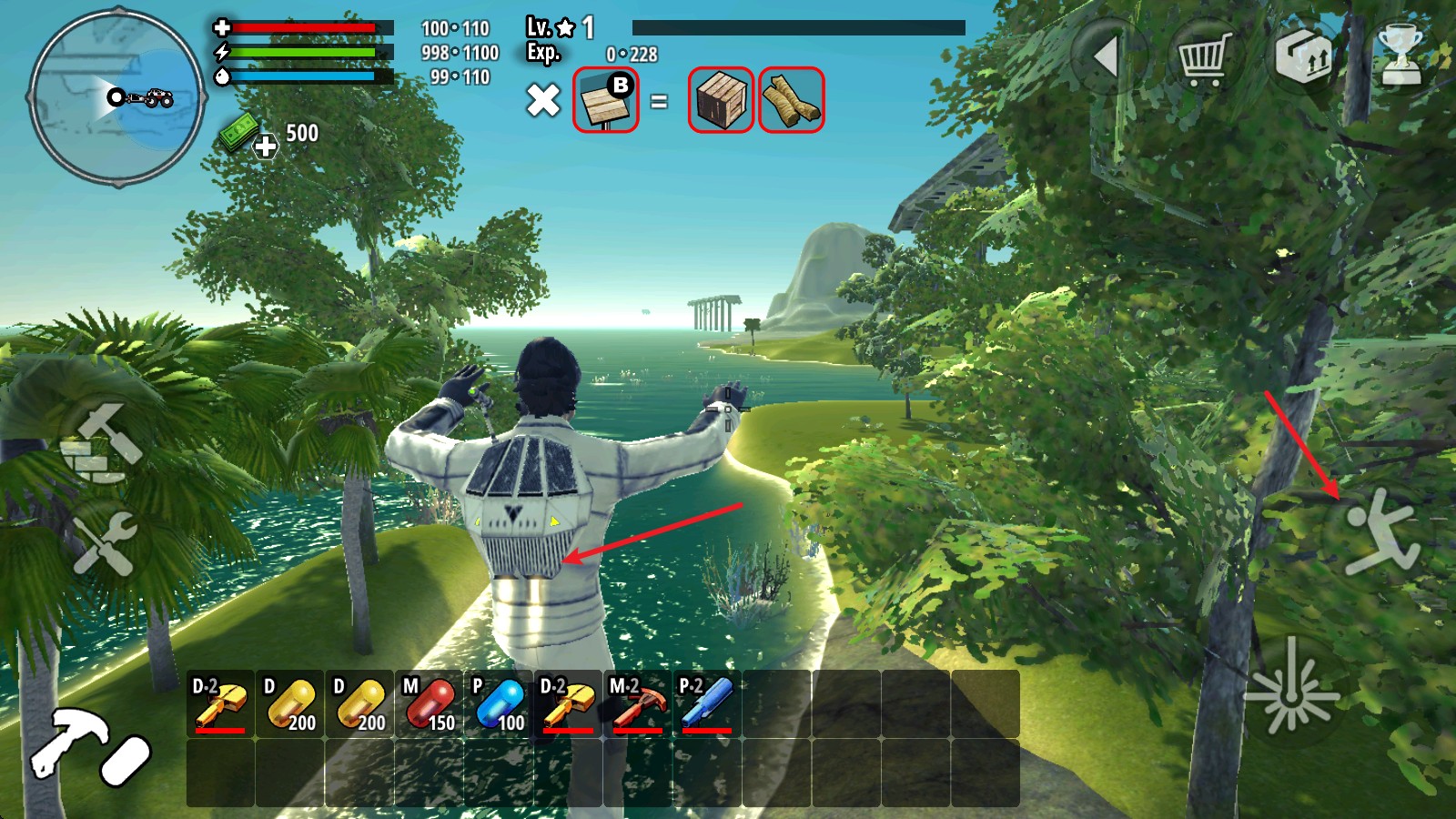Viewport: 1456px width, 819px height.
Task: Click the wooden crate ingredient
Action: tap(720, 100)
